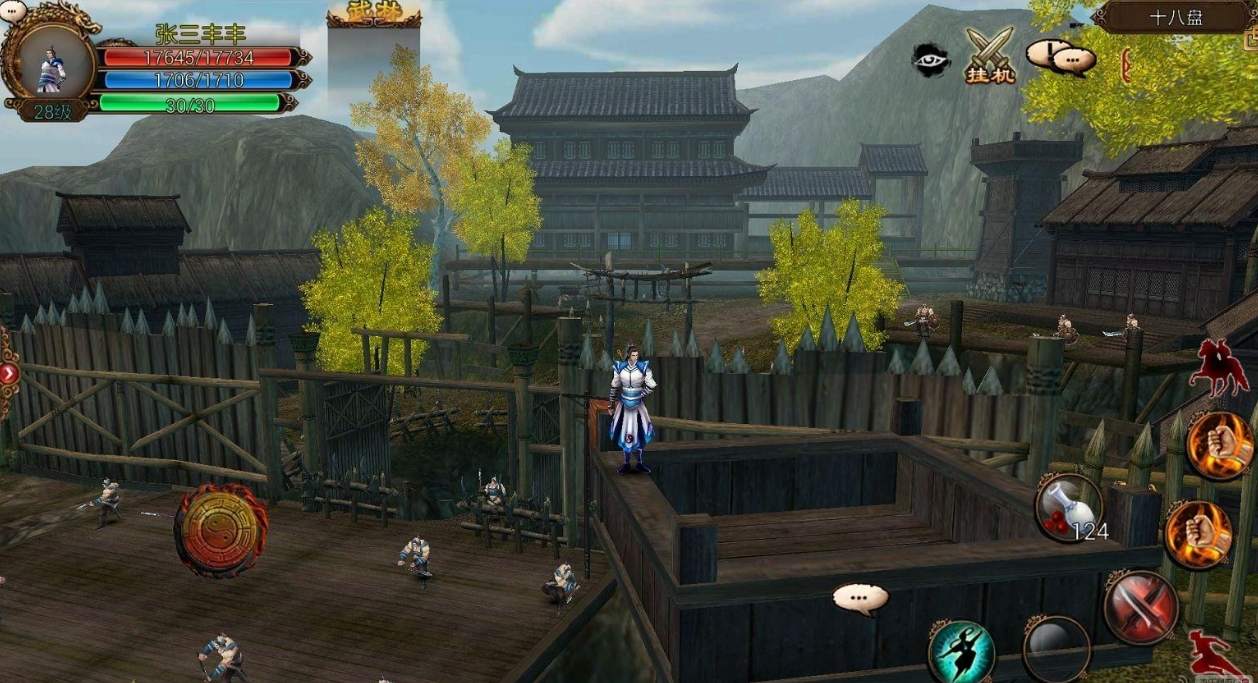The width and height of the screenshot is (1258, 683).
Task: Use the lower flaming fist skill
Action: click(1198, 534)
